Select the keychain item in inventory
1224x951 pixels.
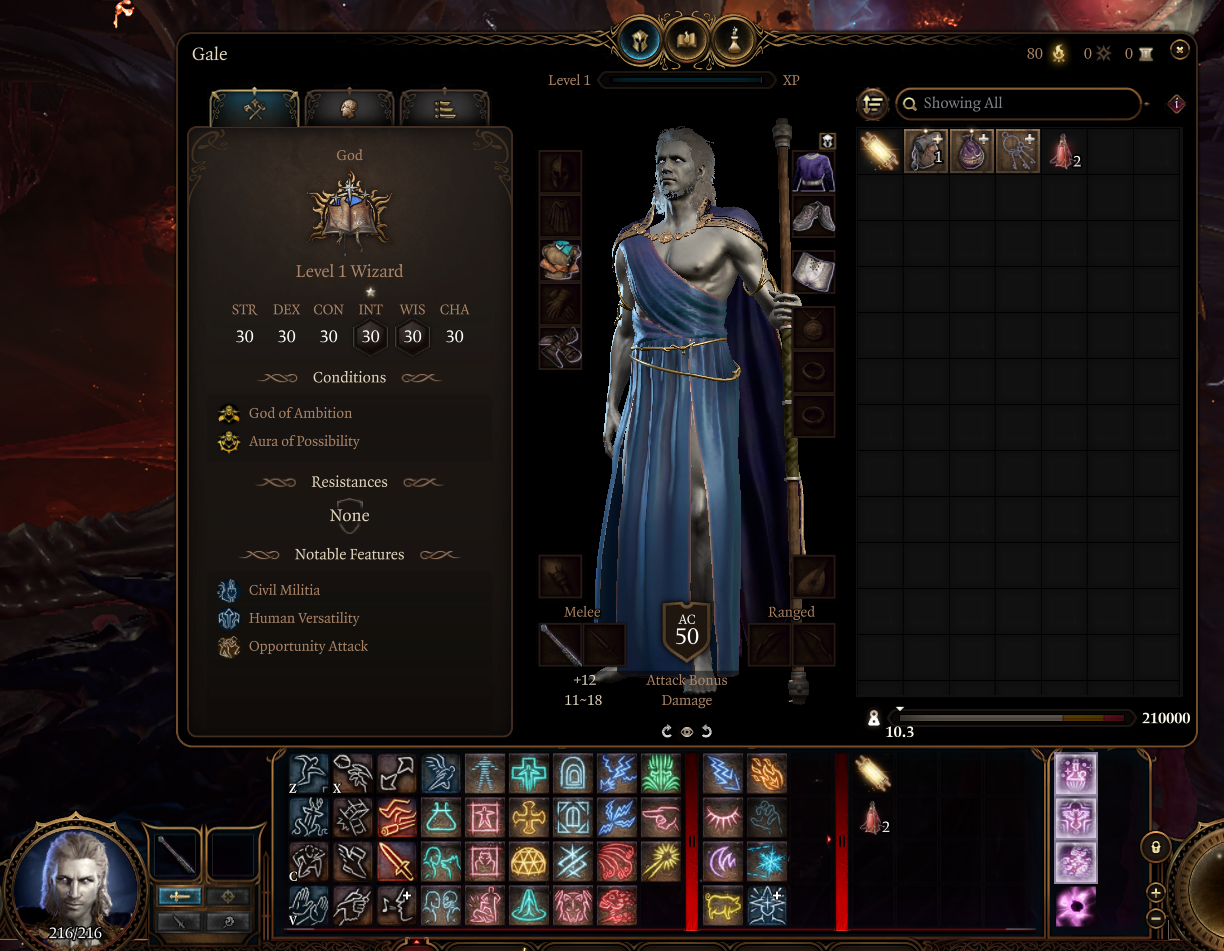pos(1017,152)
